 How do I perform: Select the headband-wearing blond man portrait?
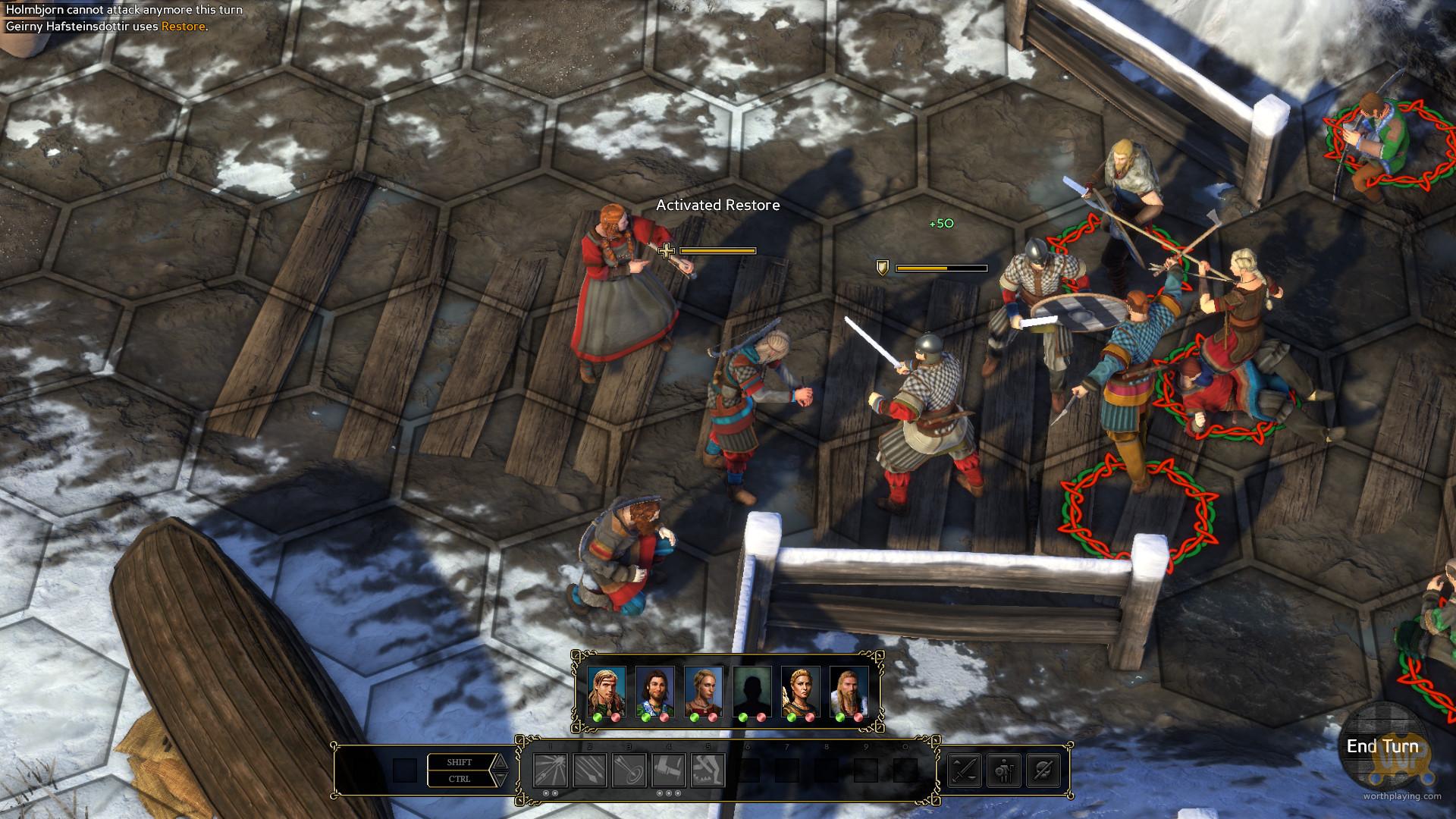pos(607,691)
